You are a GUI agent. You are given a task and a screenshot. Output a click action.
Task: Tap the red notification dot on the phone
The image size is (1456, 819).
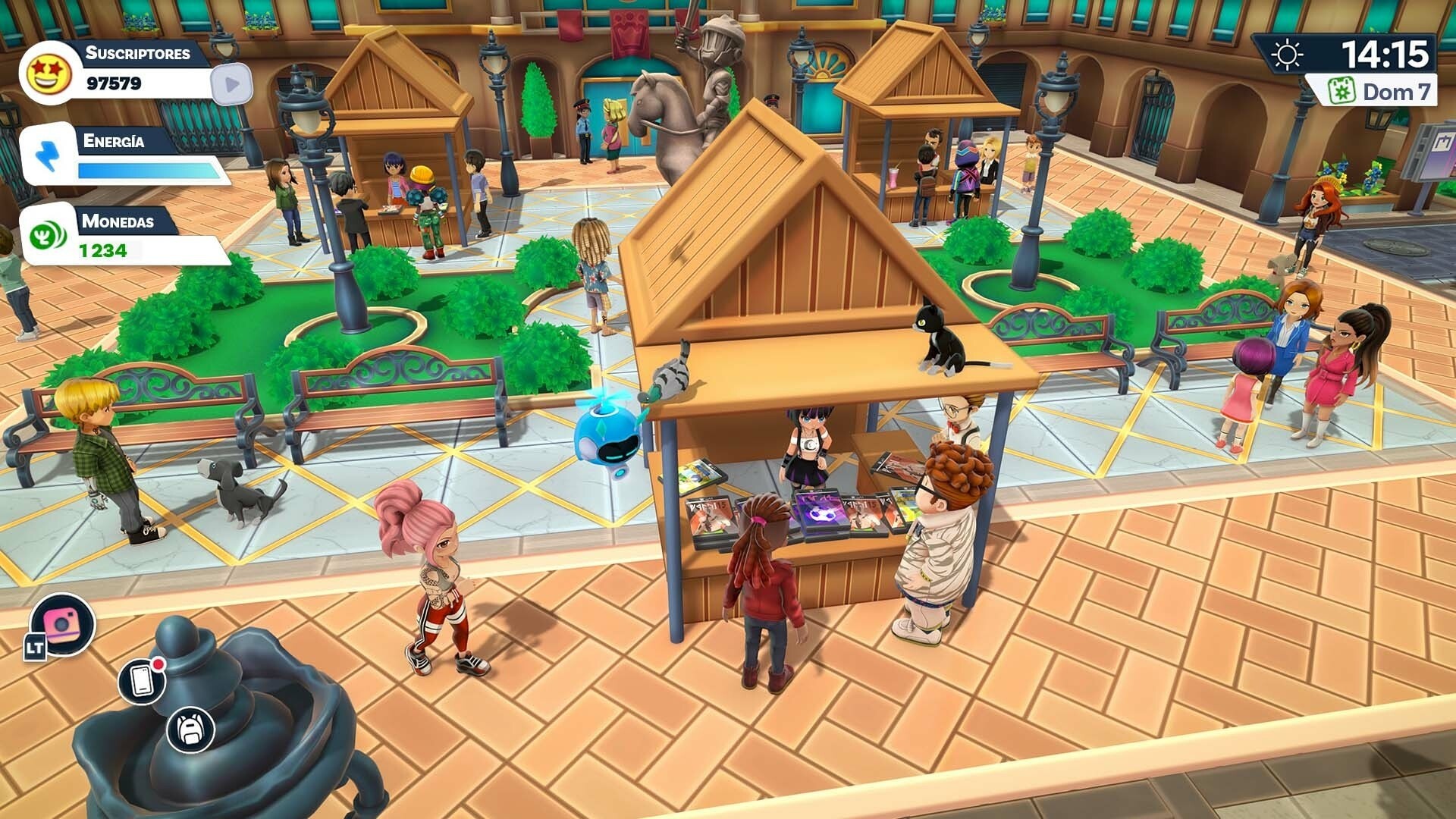pyautogui.click(x=156, y=666)
